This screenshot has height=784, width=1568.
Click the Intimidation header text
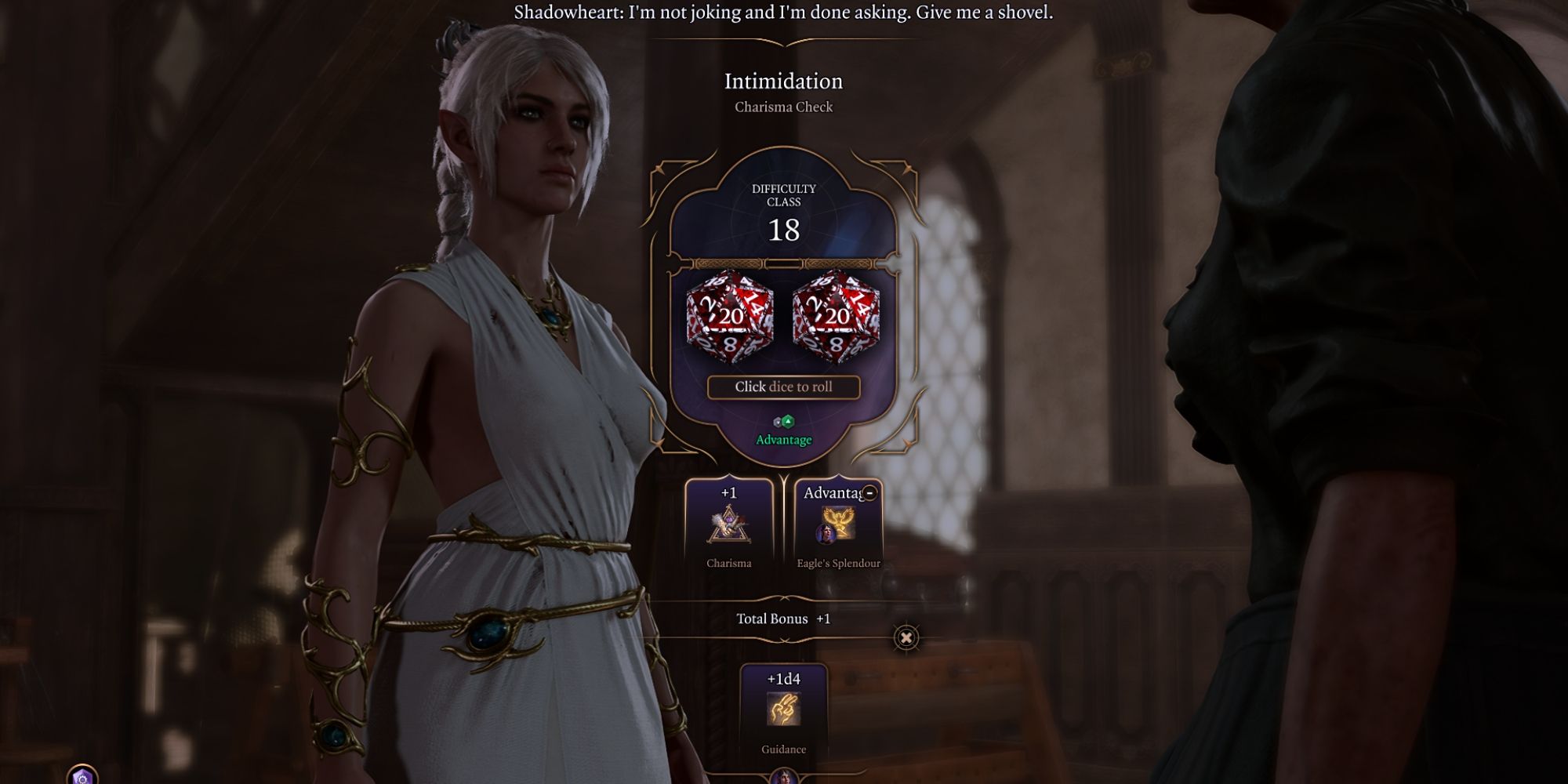tap(783, 82)
